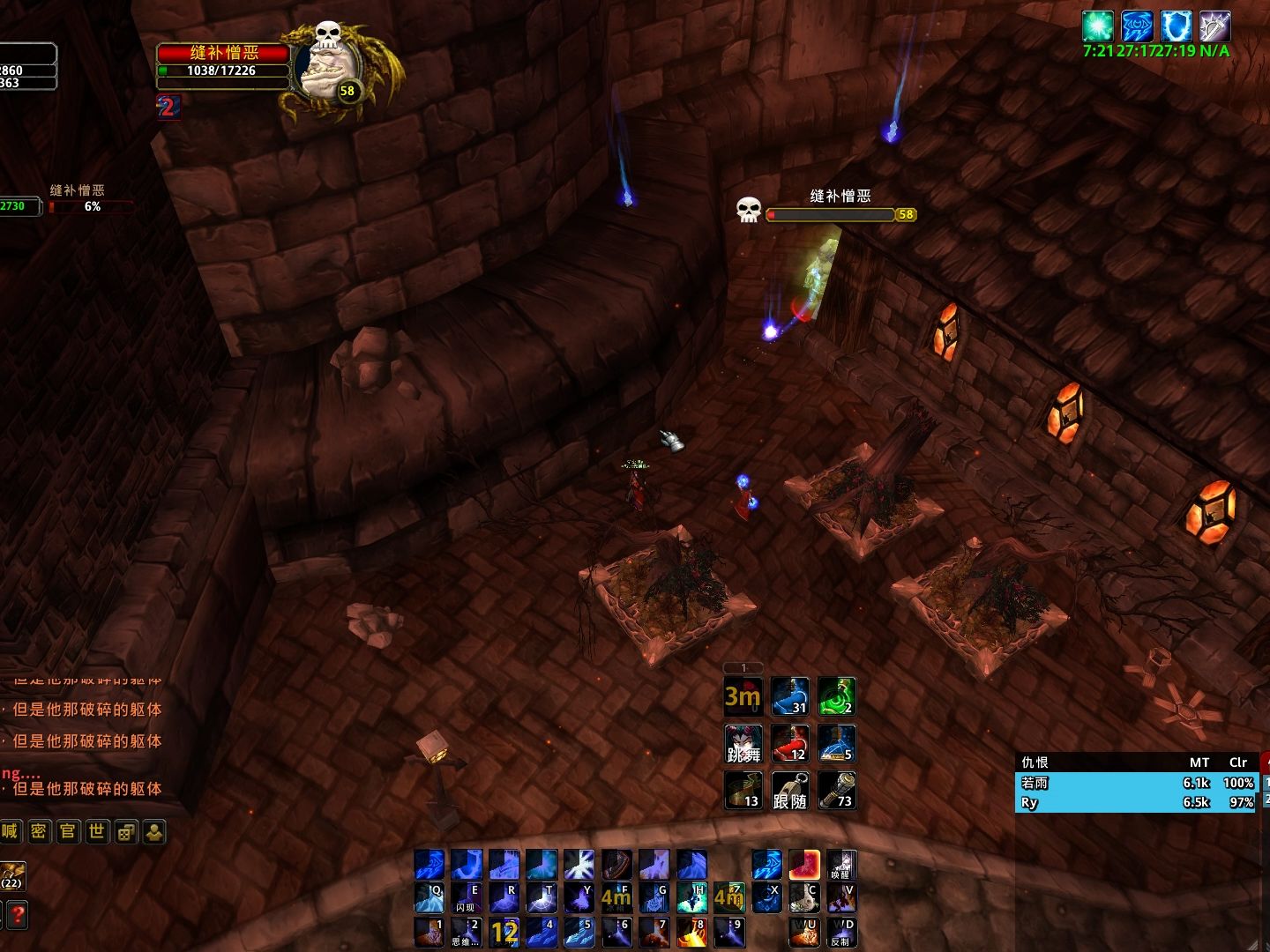Viewport: 1270px width, 952px height.
Task: Open the 喊 yell chat channel
Action: coord(10,831)
